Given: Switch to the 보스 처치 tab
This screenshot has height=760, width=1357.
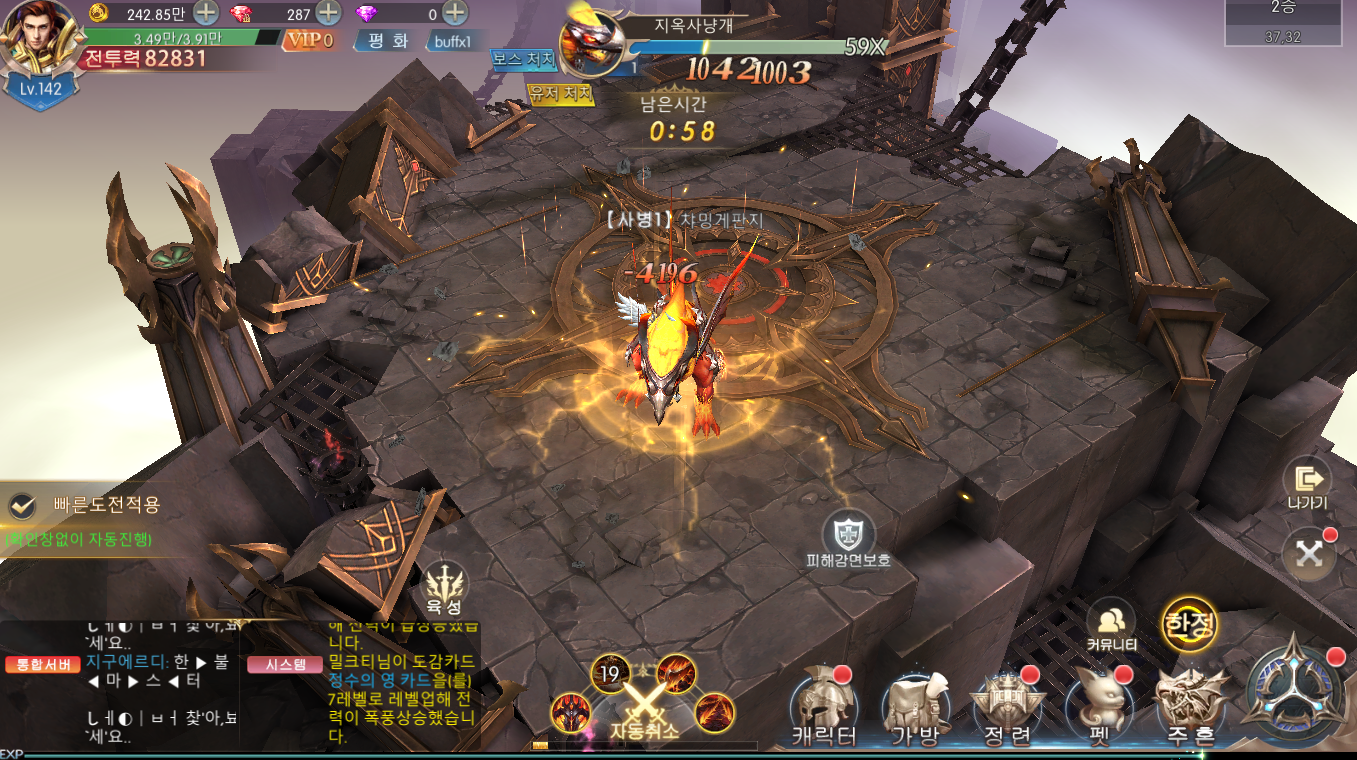Looking at the screenshot, I should point(523,59).
